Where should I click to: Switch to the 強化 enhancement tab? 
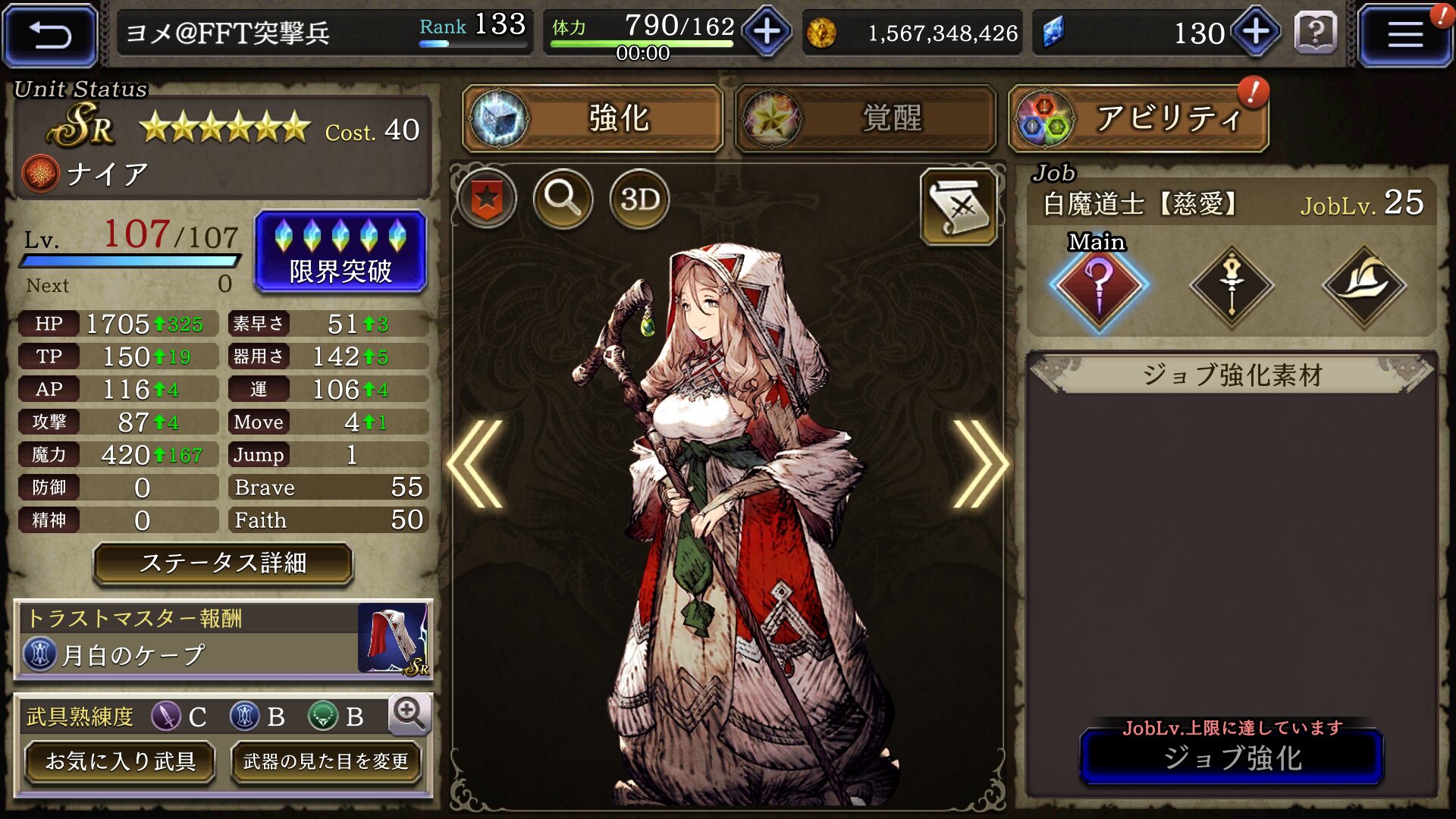(593, 118)
